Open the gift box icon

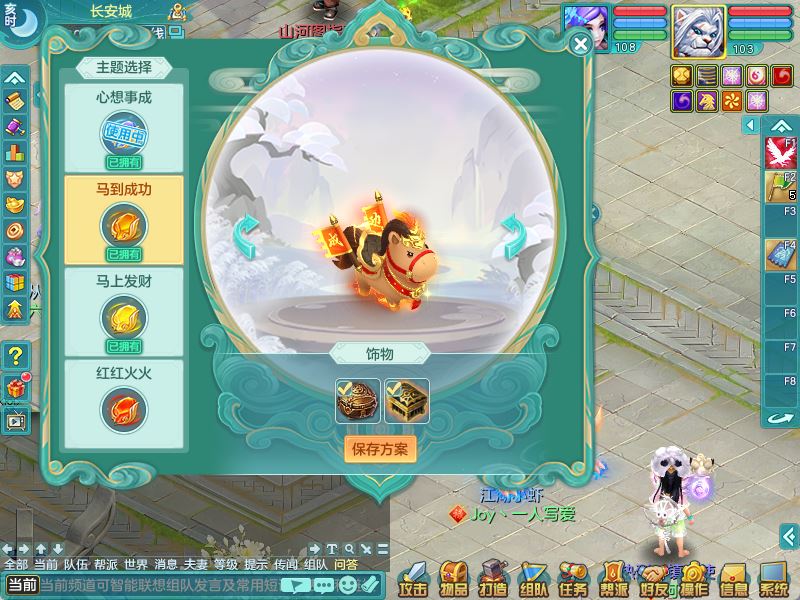click(15, 387)
